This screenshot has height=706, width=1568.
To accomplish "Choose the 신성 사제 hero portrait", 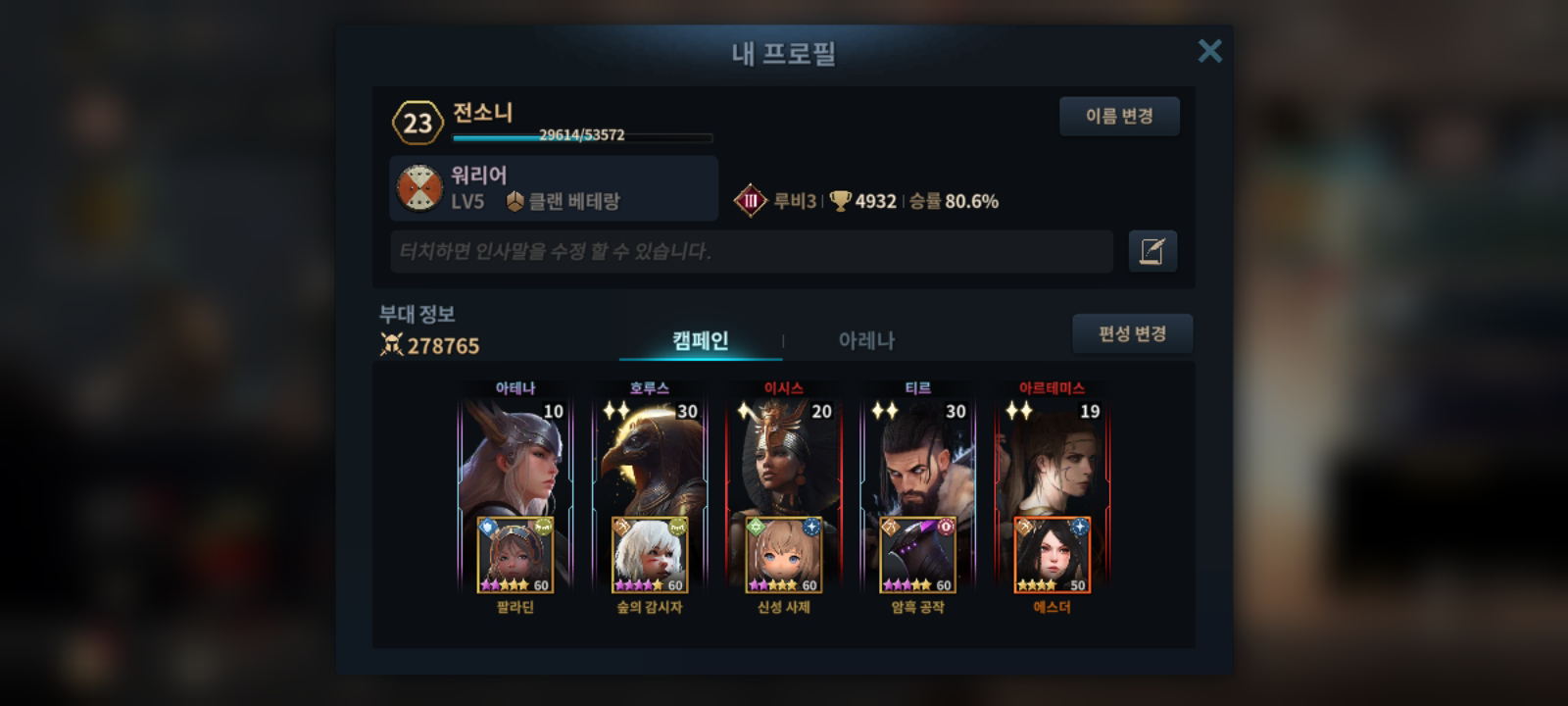I will [784, 556].
